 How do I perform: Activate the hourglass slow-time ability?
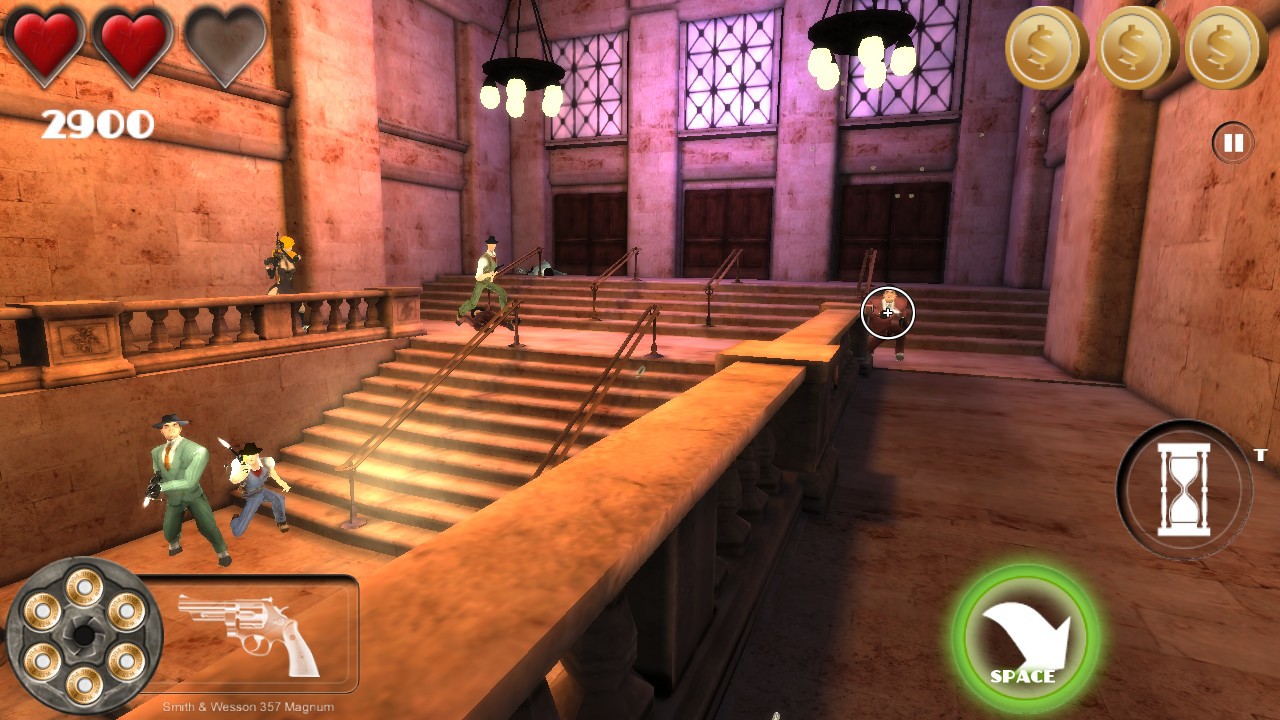pyautogui.click(x=1183, y=489)
